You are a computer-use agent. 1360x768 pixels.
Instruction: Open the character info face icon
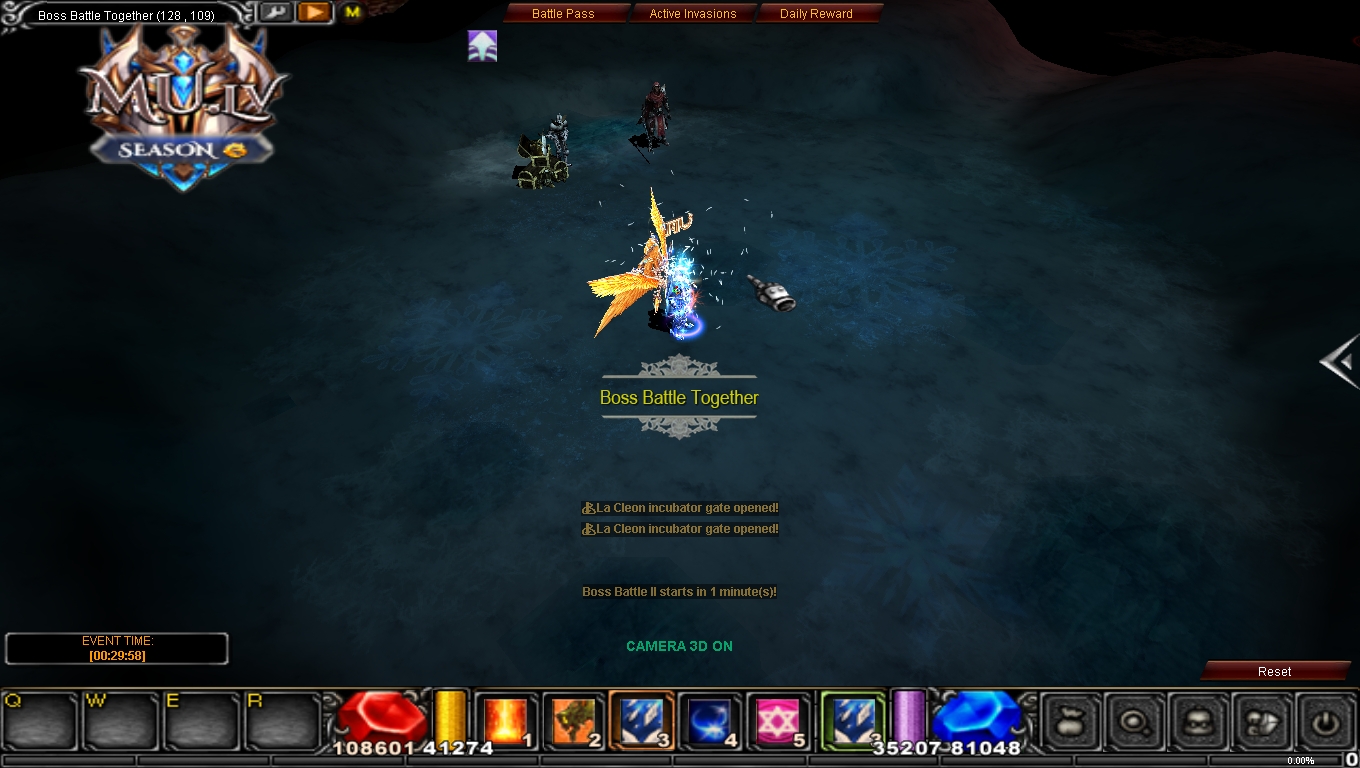pos(1200,722)
